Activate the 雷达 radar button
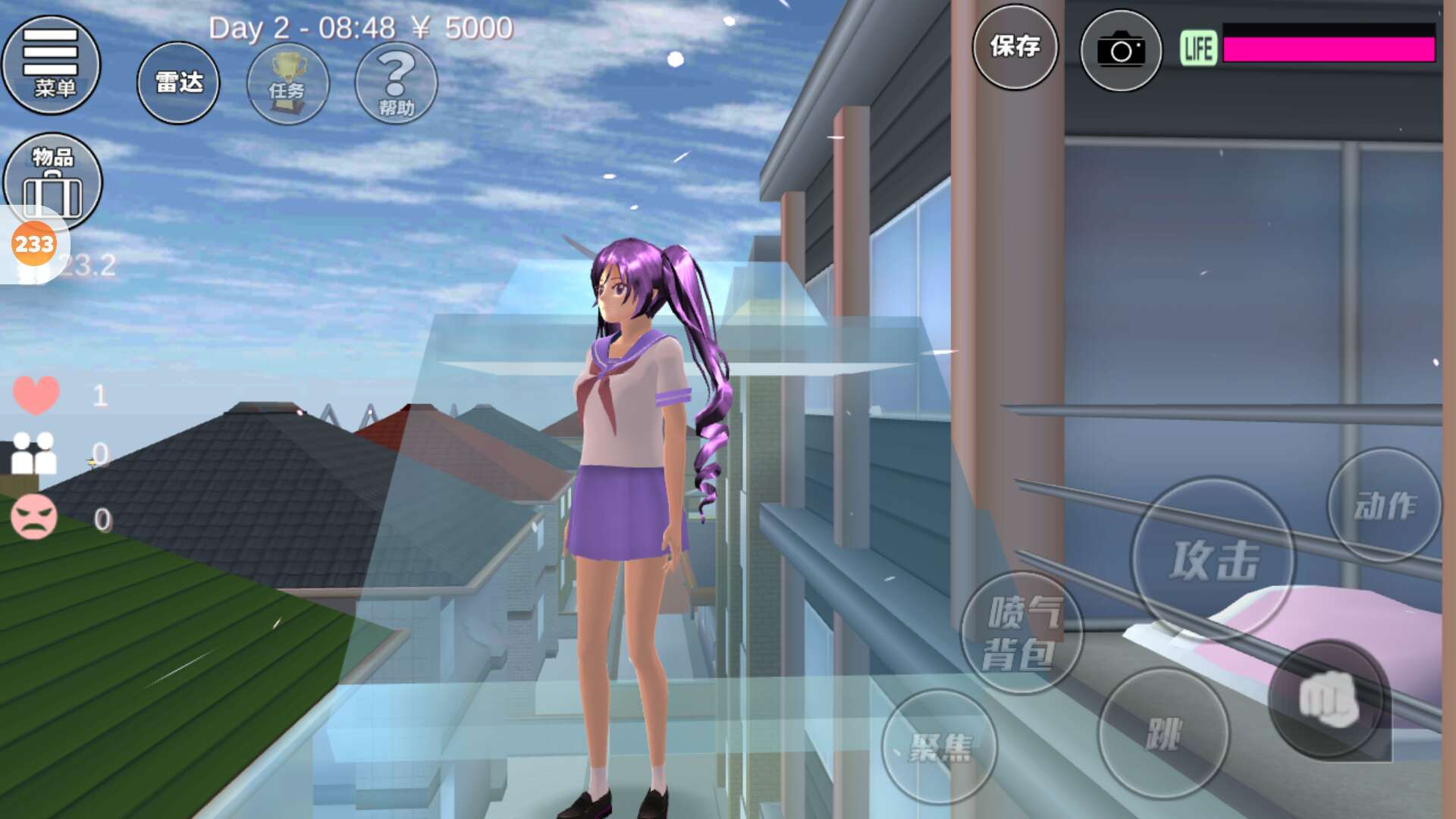 [178, 83]
